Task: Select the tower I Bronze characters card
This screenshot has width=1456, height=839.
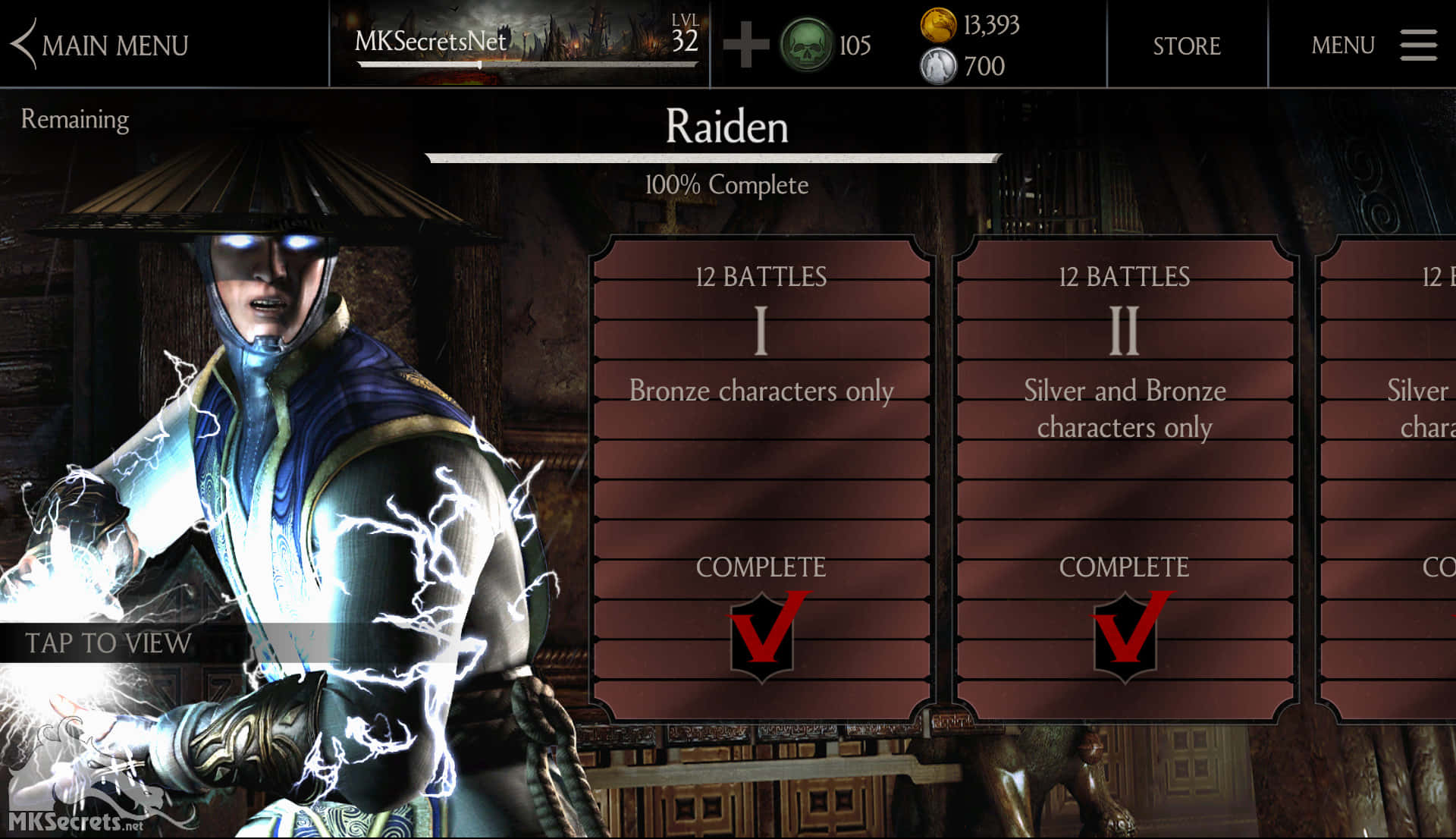Action: coord(761,478)
